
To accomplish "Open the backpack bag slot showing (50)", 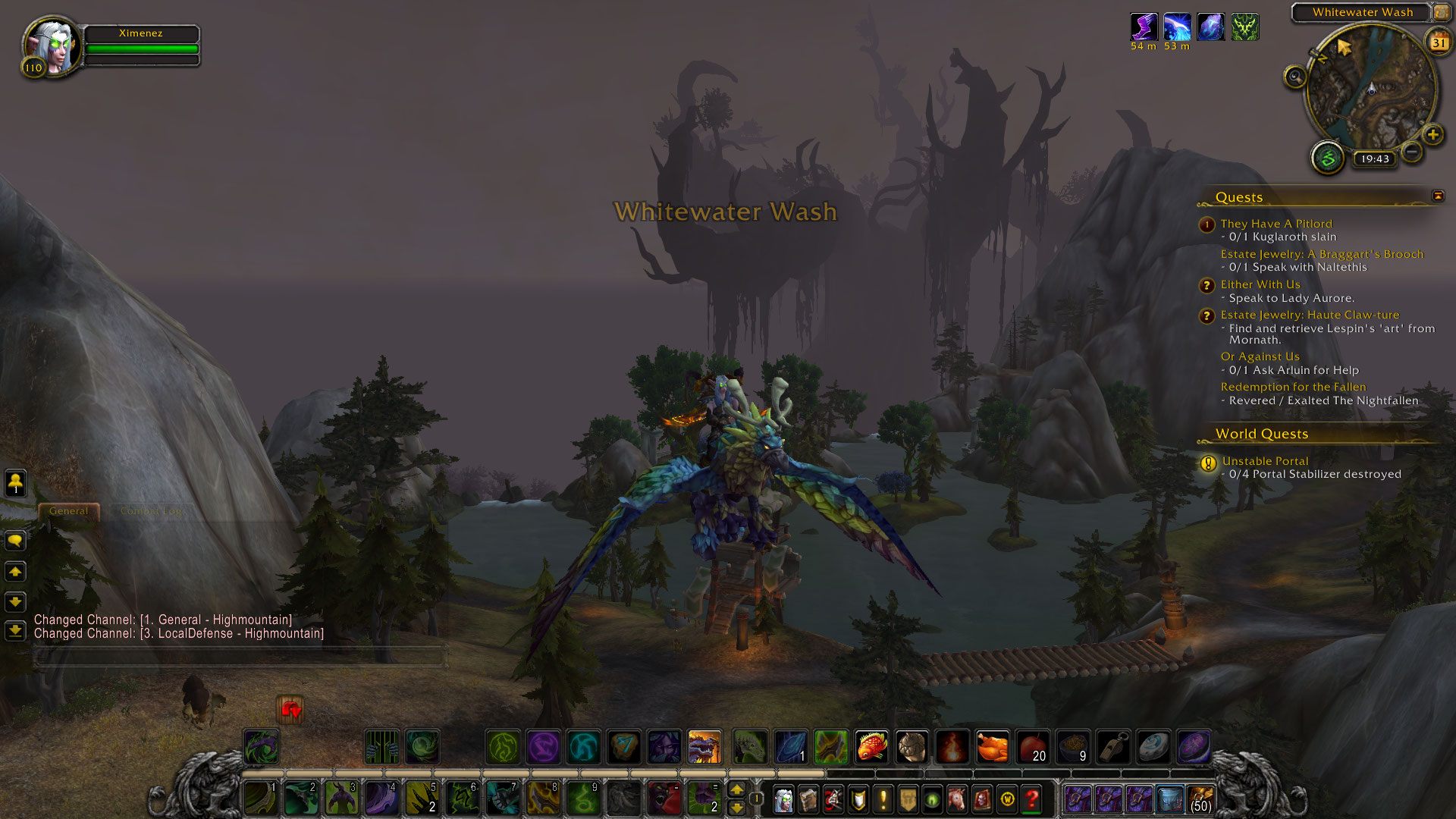I will pos(1200,799).
